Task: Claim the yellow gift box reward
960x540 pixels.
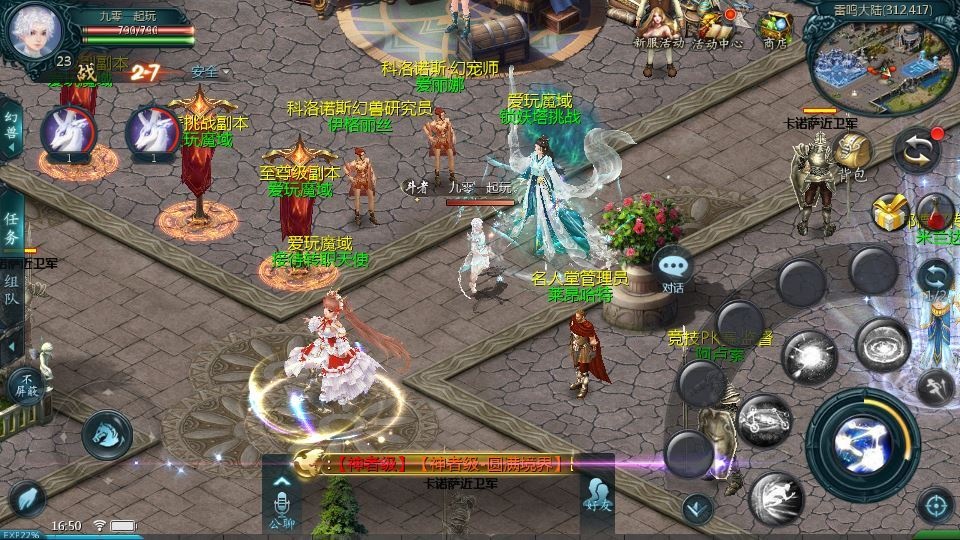Action: [x=888, y=211]
